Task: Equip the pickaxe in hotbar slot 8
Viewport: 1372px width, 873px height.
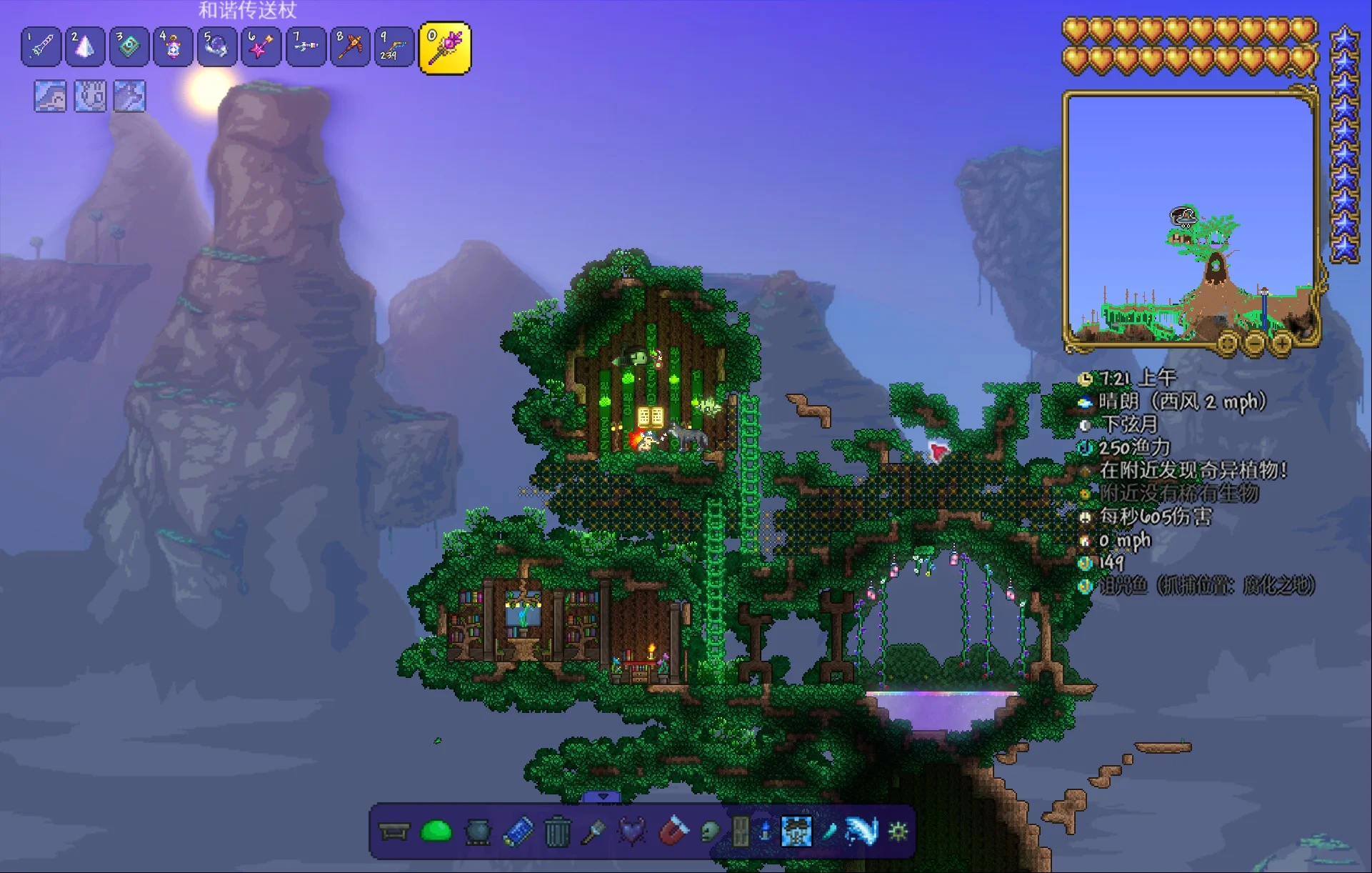Action: pyautogui.click(x=350, y=47)
